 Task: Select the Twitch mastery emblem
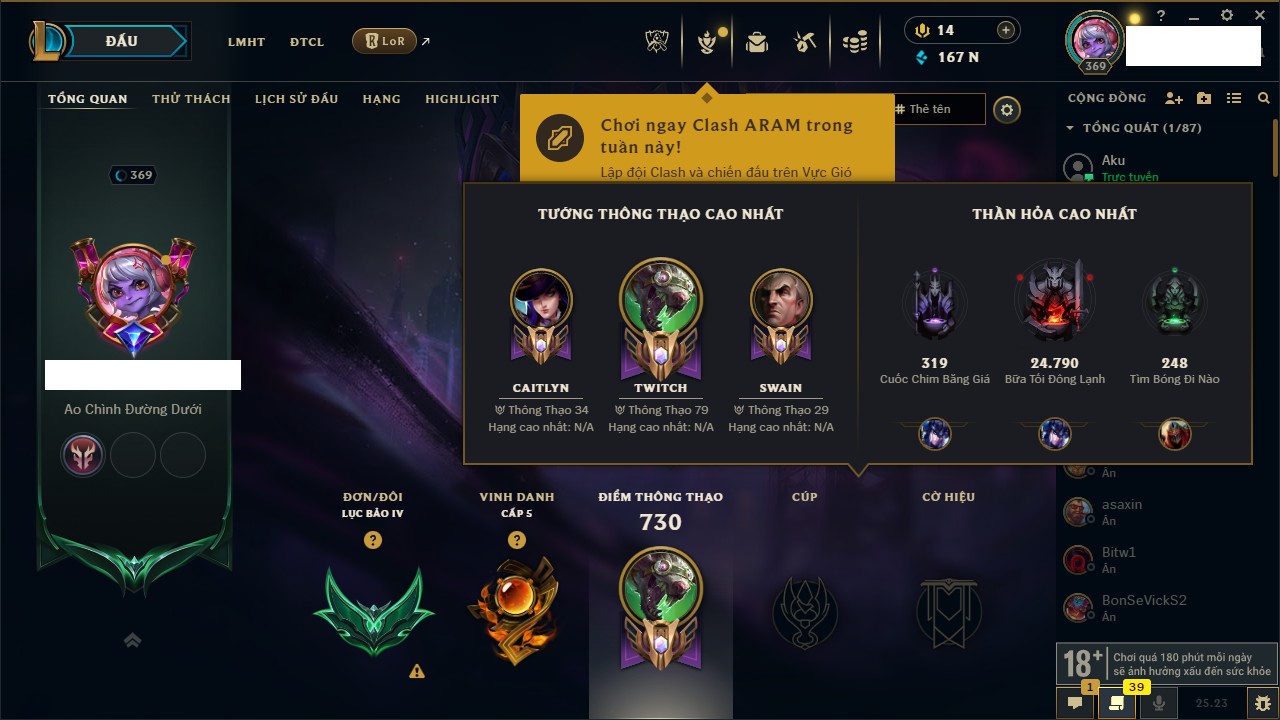660,320
